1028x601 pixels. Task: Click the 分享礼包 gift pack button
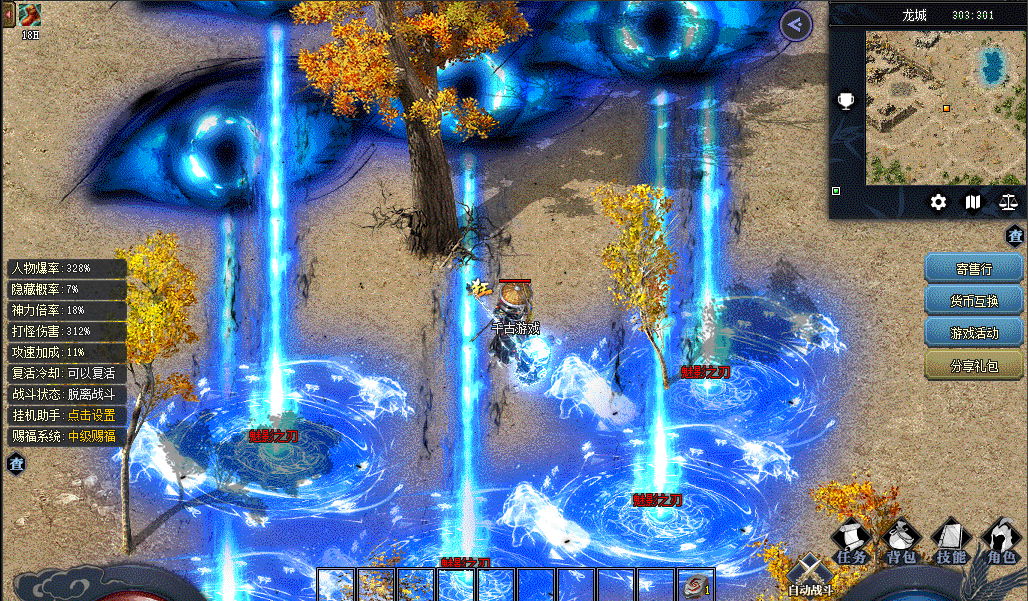click(973, 365)
